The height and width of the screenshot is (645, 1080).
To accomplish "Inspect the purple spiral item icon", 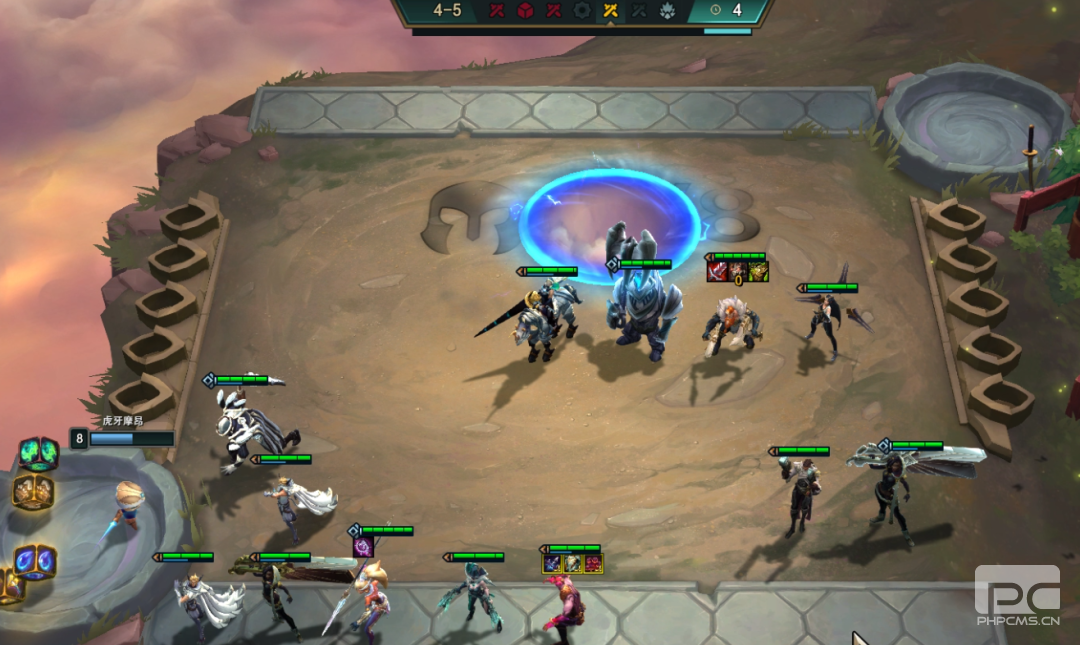I will click(363, 547).
